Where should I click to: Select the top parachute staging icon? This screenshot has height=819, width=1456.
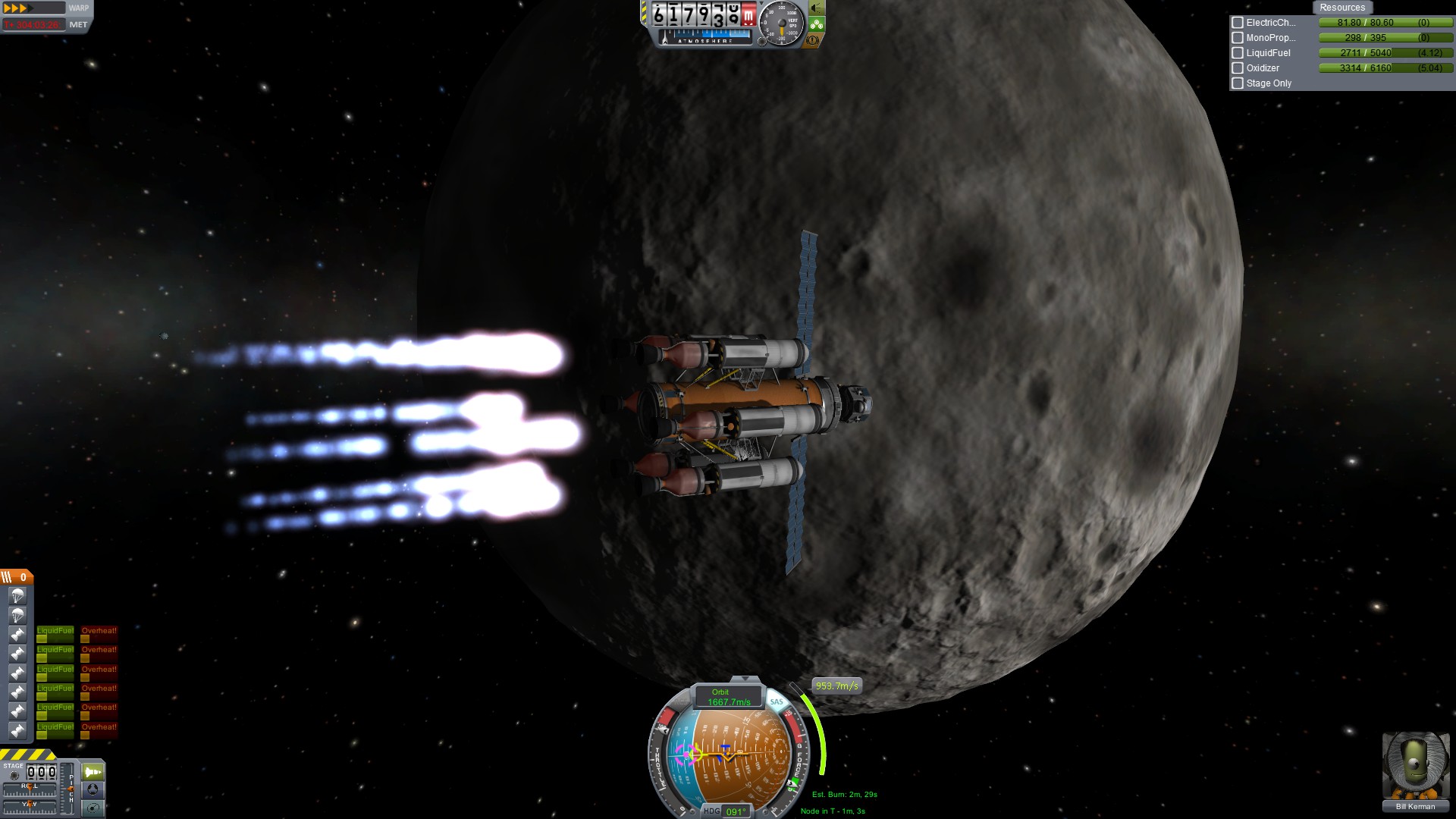[17, 596]
